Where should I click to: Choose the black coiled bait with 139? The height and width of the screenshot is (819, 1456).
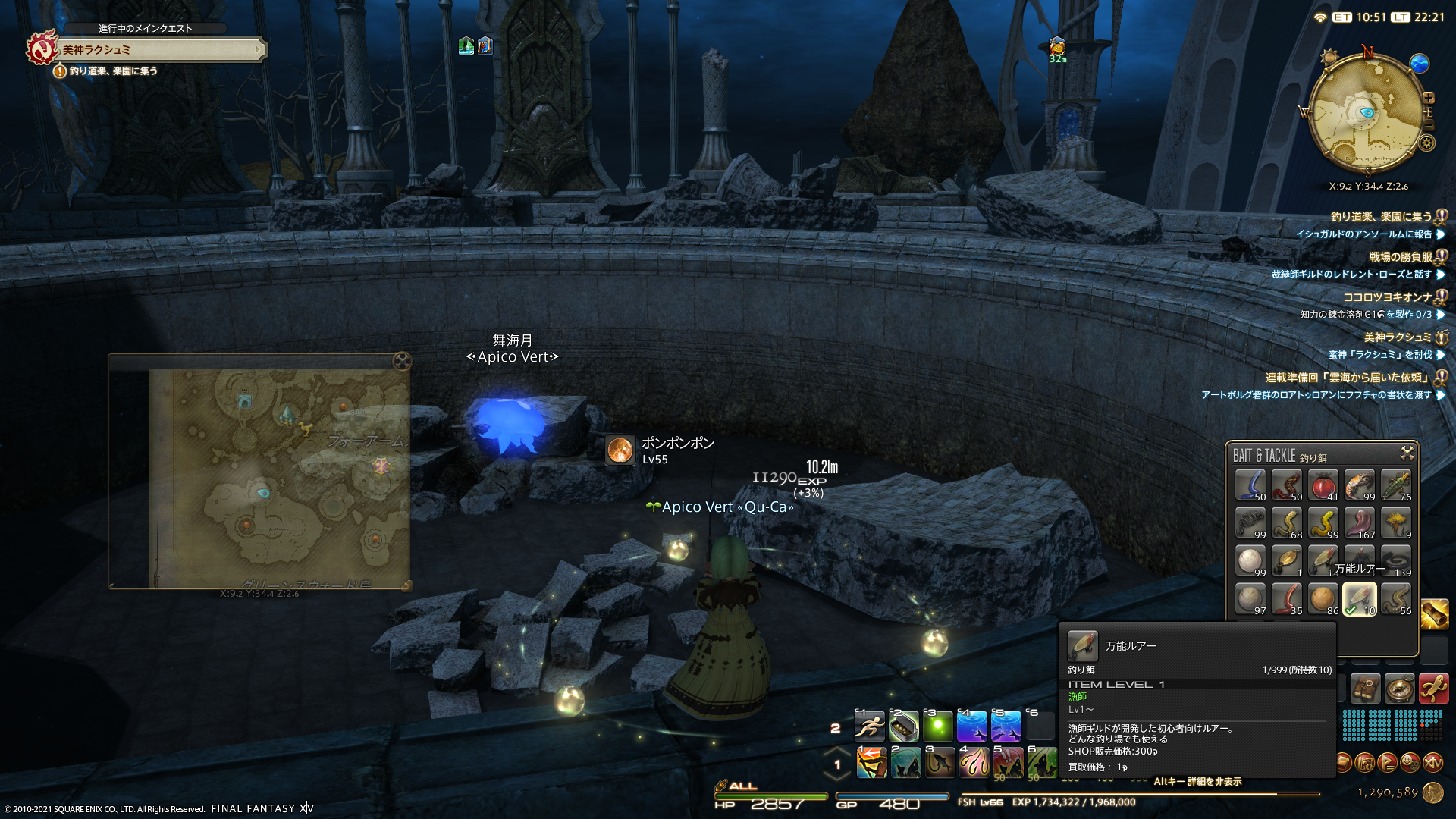click(x=1396, y=561)
